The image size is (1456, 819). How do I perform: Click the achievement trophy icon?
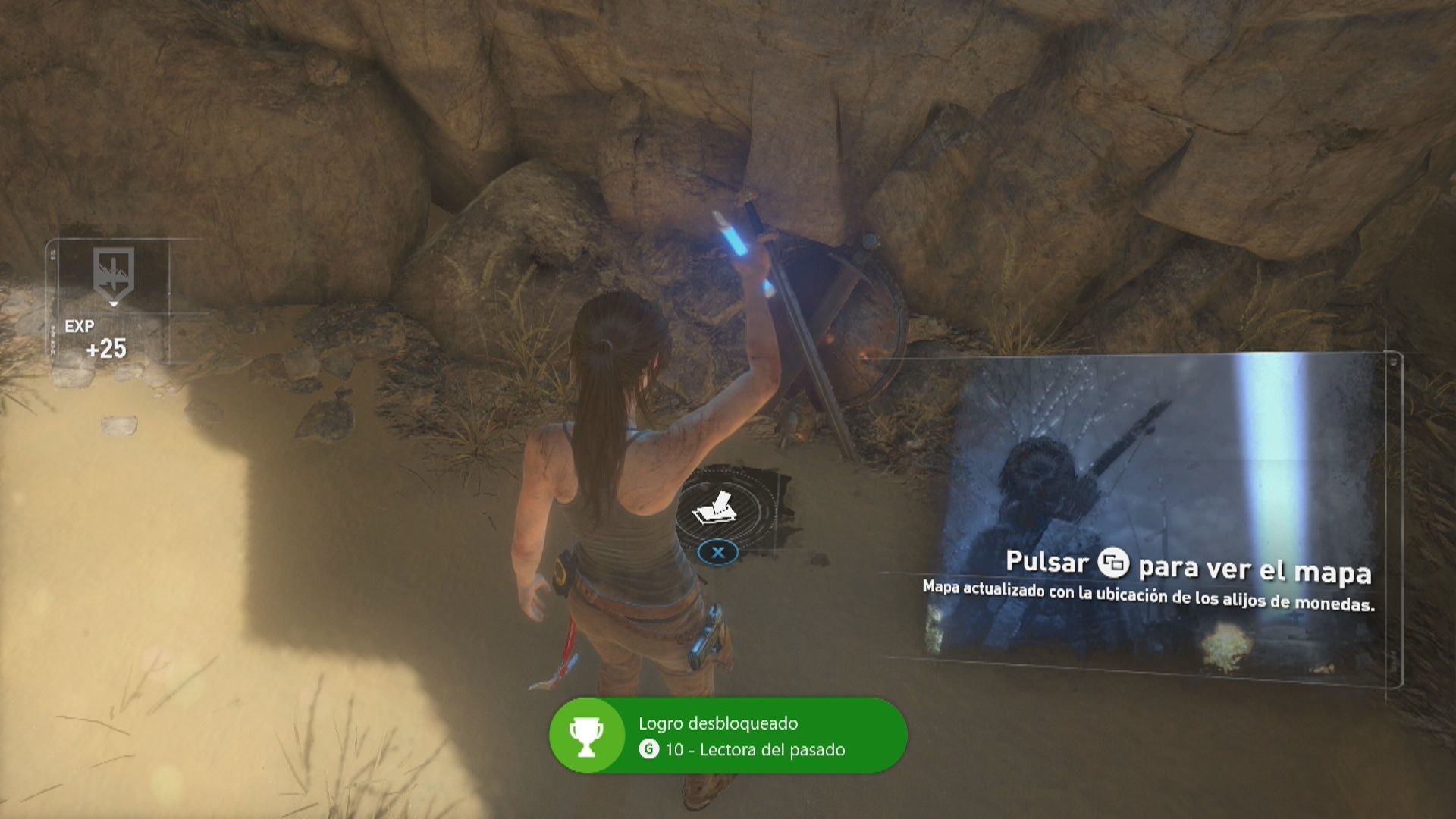586,736
